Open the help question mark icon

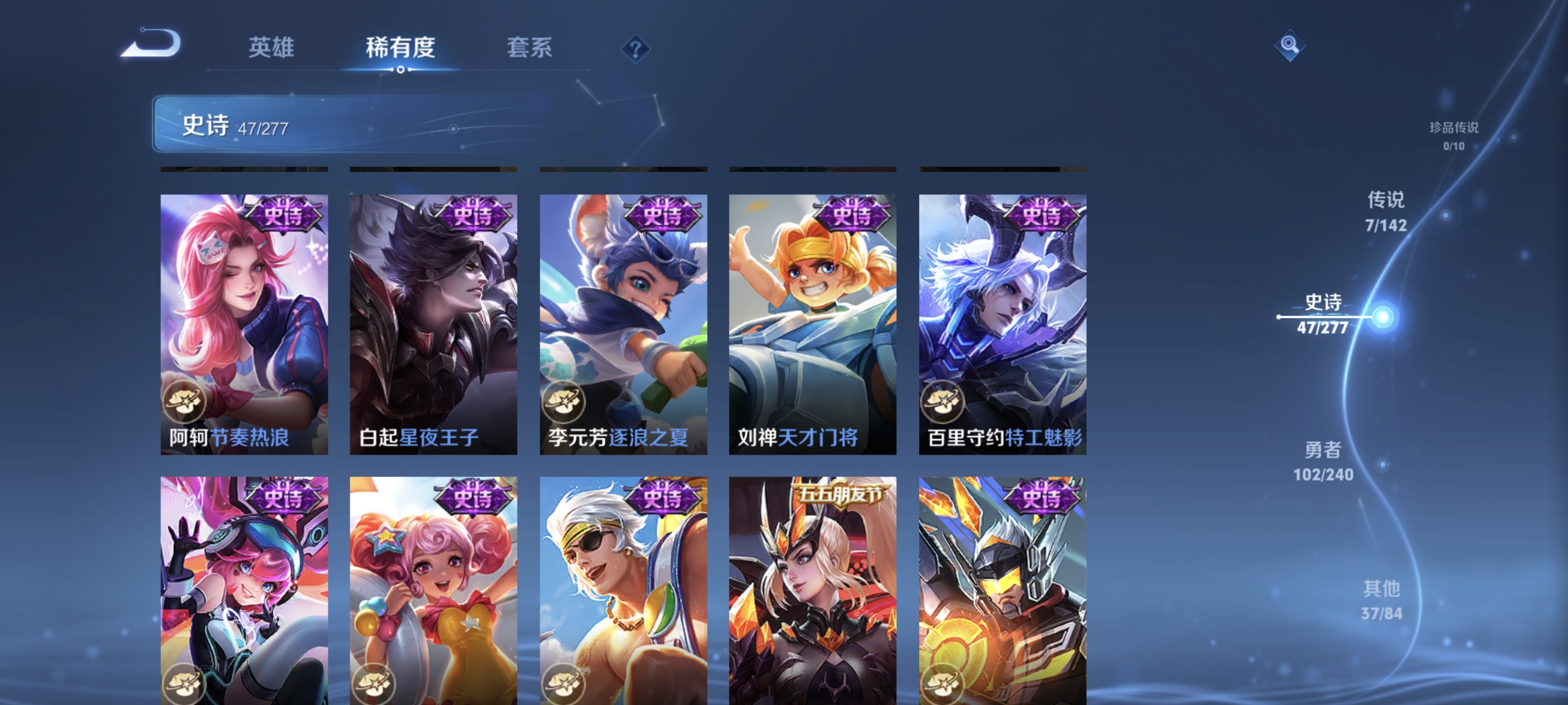(635, 49)
